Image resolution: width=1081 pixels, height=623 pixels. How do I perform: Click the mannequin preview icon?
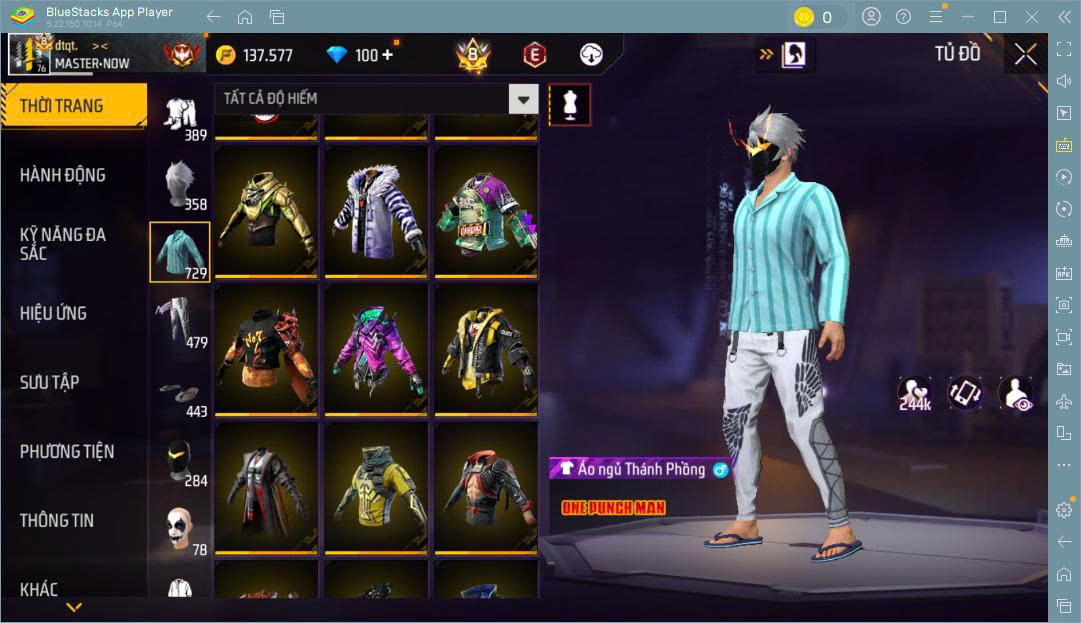coord(569,104)
